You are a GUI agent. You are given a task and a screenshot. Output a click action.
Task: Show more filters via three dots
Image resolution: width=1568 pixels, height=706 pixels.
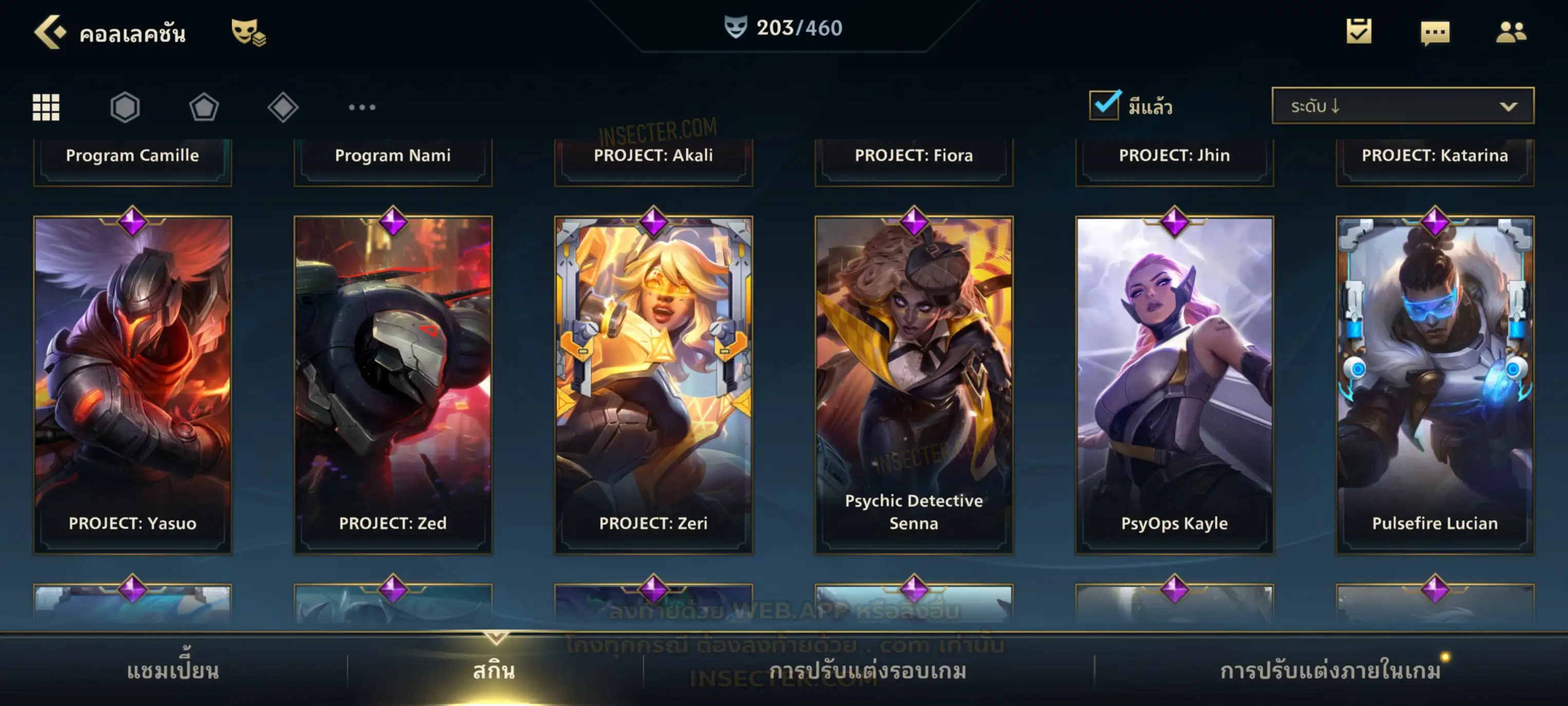click(362, 107)
